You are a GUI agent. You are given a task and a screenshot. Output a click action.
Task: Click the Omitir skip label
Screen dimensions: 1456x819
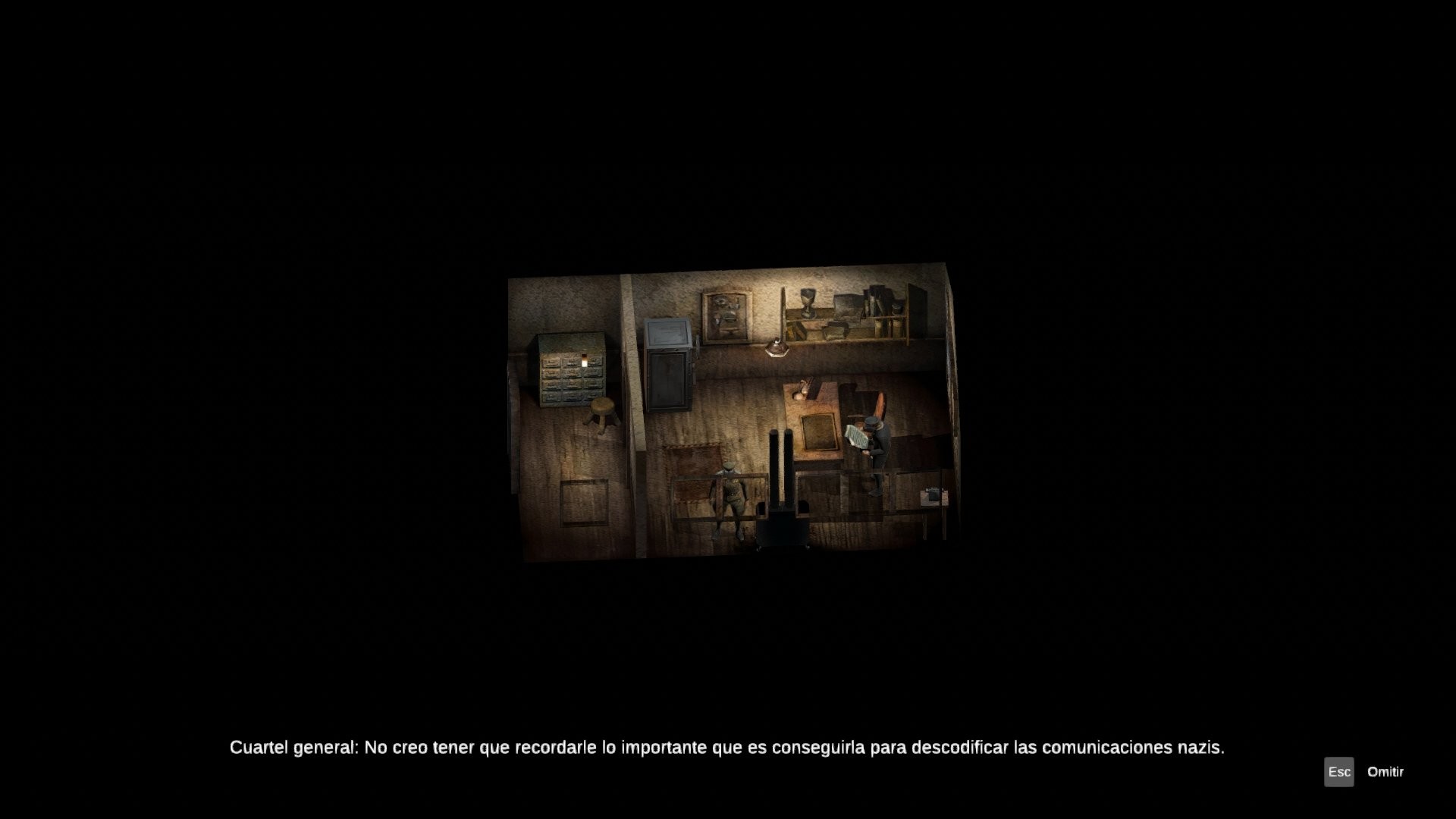[1385, 772]
